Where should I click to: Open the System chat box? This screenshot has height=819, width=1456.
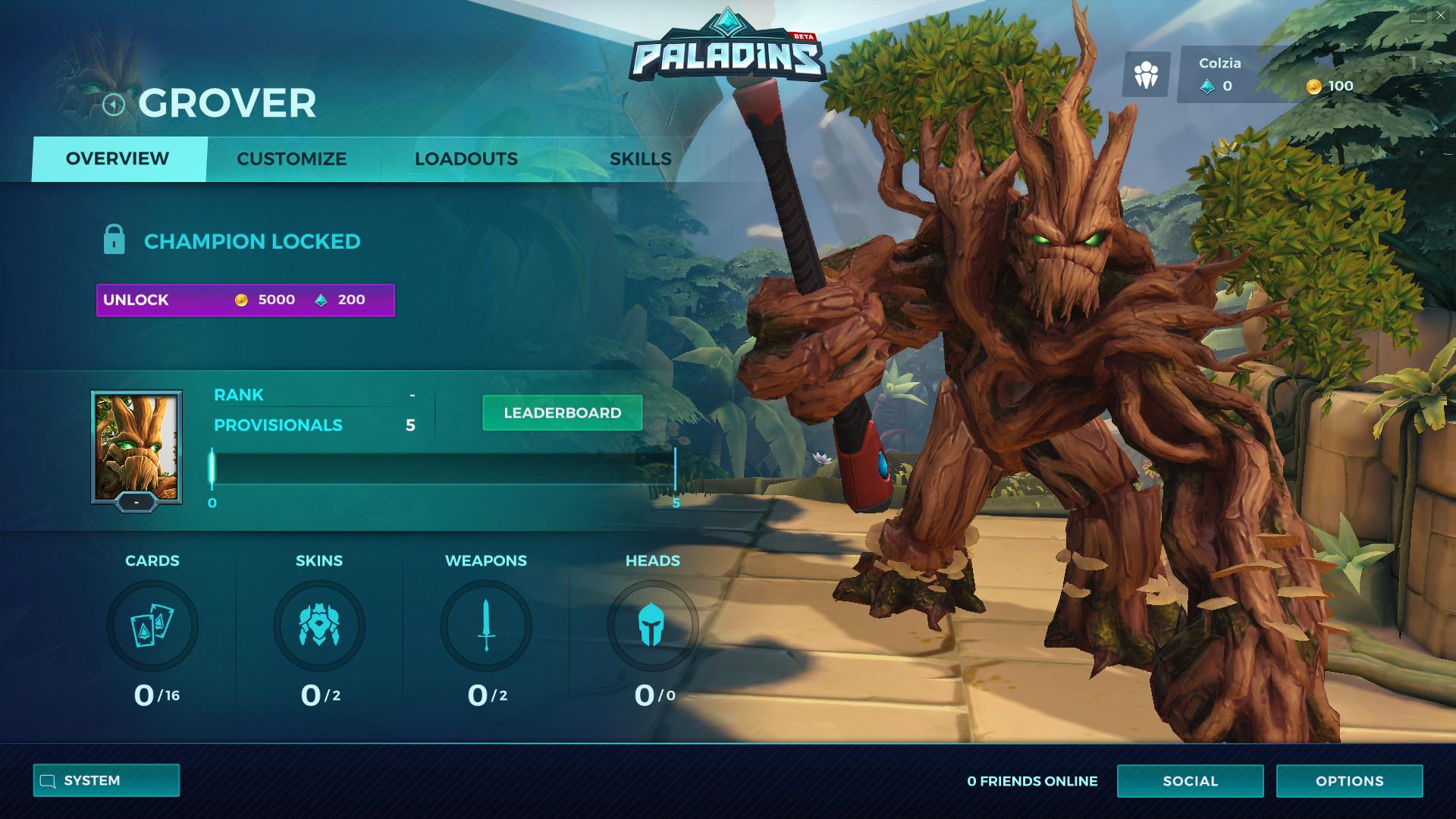[106, 780]
